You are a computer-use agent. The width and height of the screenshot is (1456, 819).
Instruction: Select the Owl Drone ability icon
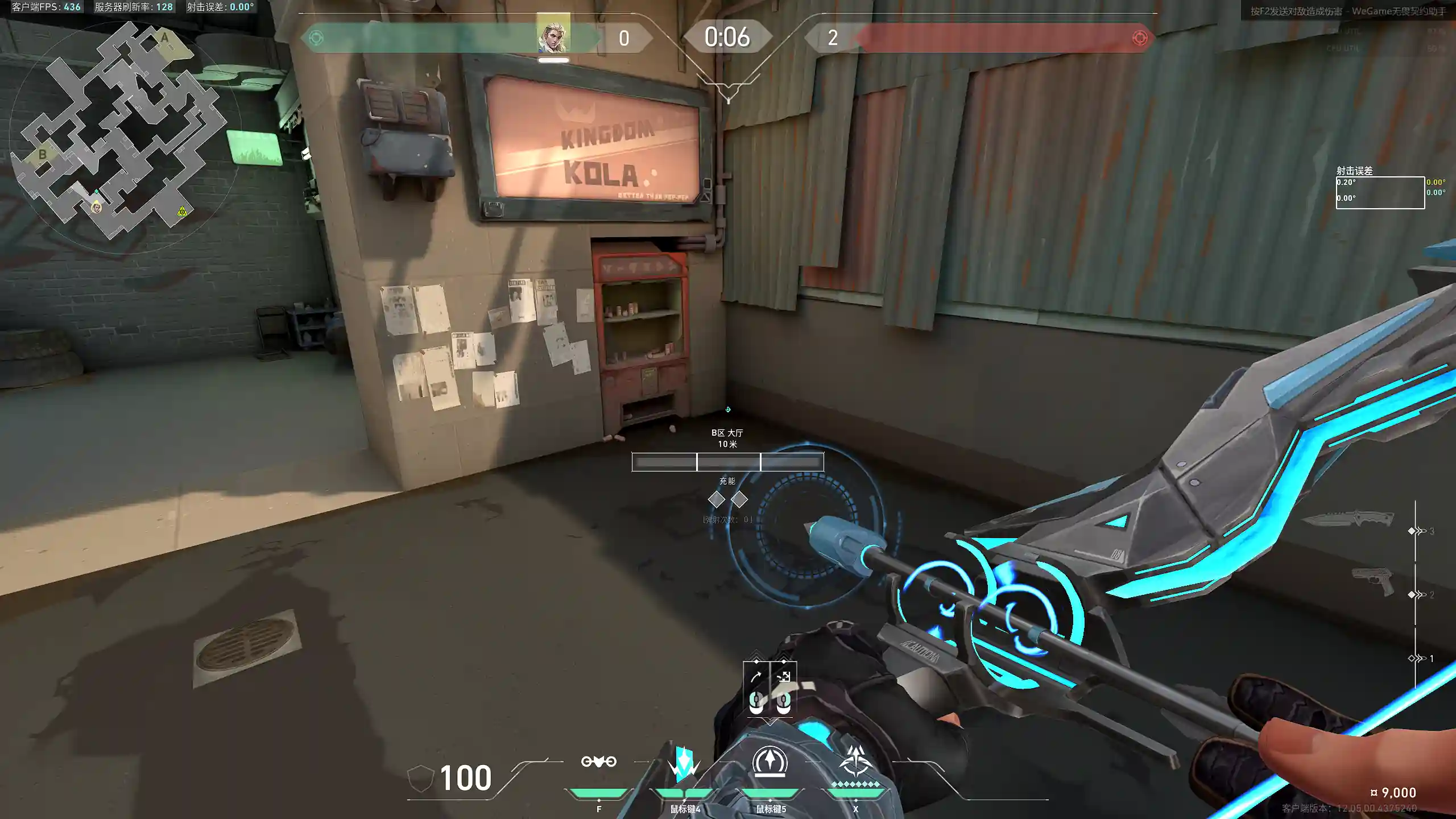click(x=598, y=762)
